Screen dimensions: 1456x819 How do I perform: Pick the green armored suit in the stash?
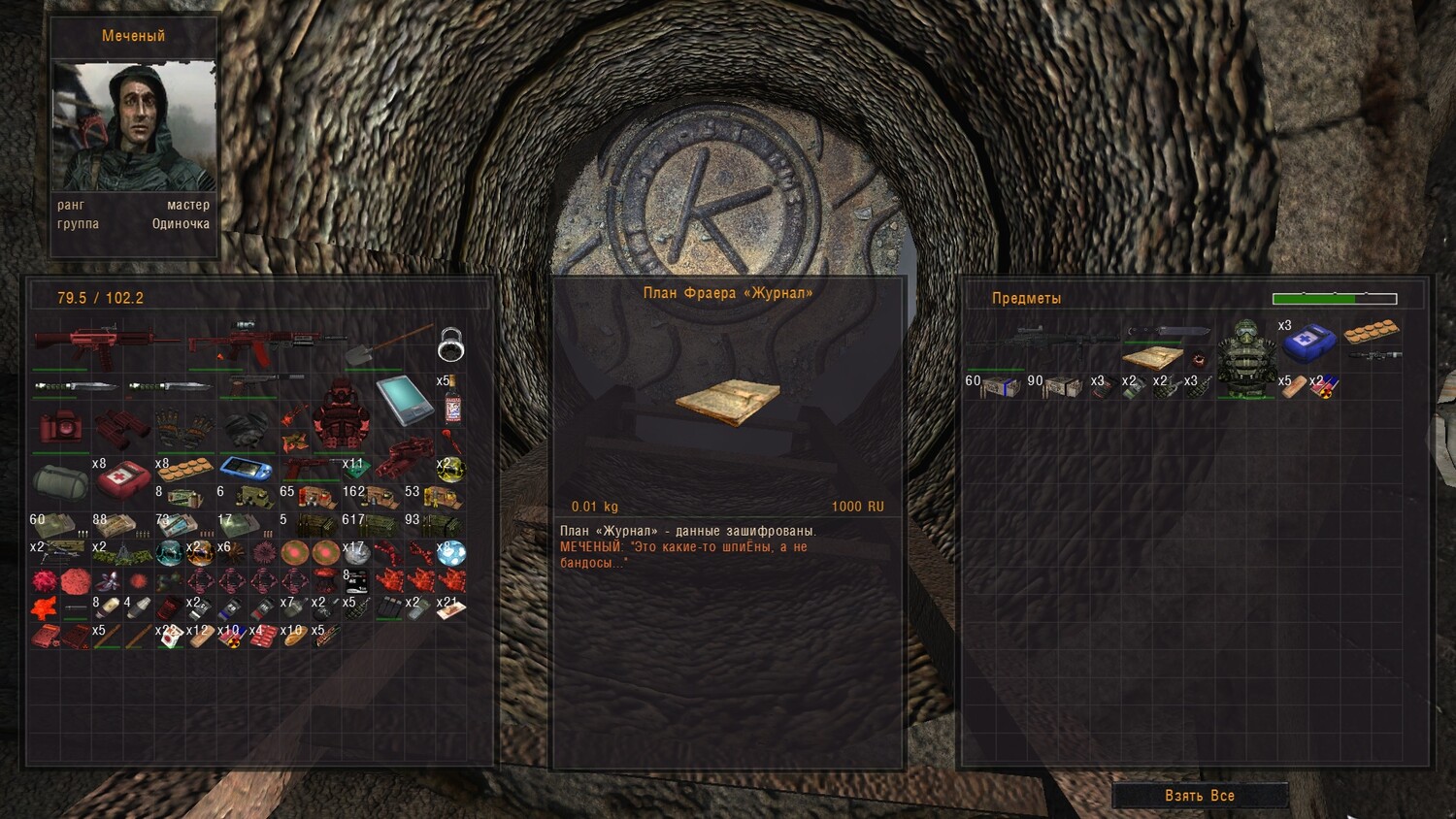1246,357
